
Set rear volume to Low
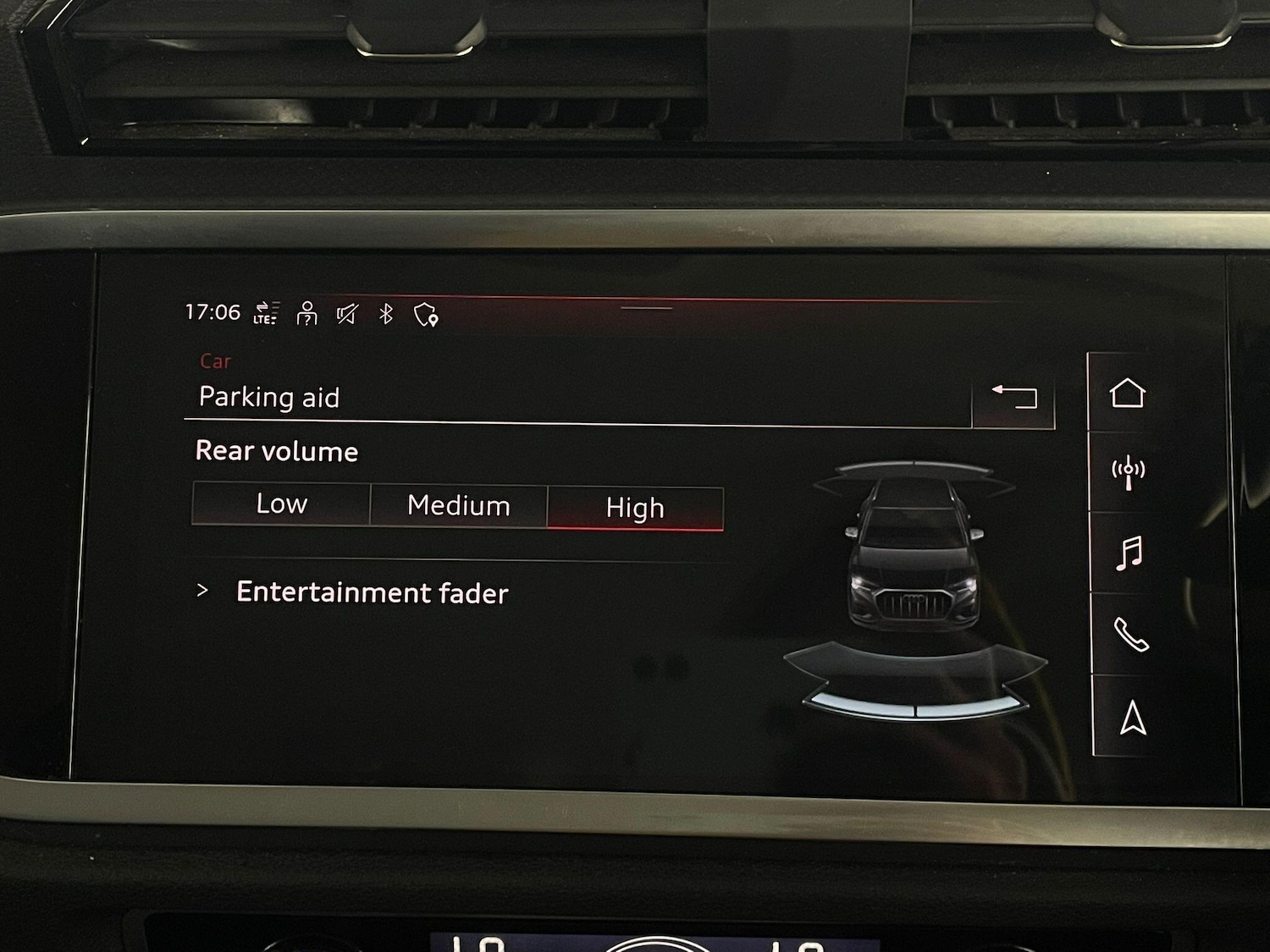click(x=281, y=504)
